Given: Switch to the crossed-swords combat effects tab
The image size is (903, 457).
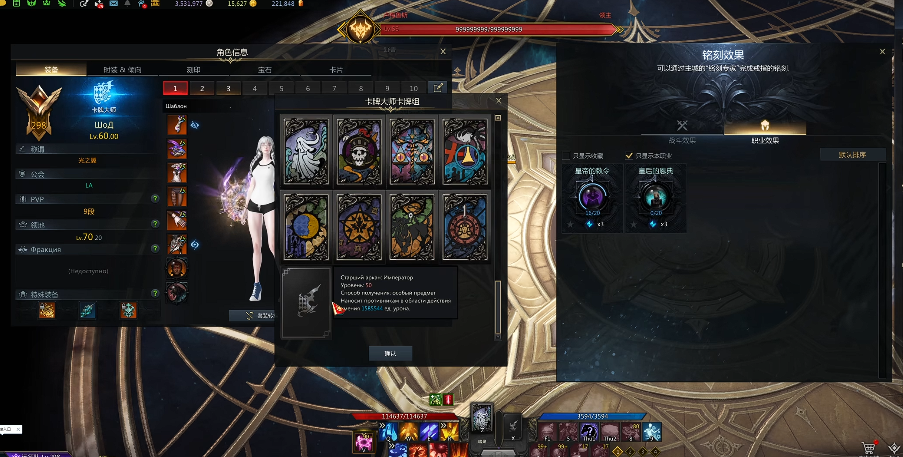Looking at the screenshot, I should tap(683, 126).
